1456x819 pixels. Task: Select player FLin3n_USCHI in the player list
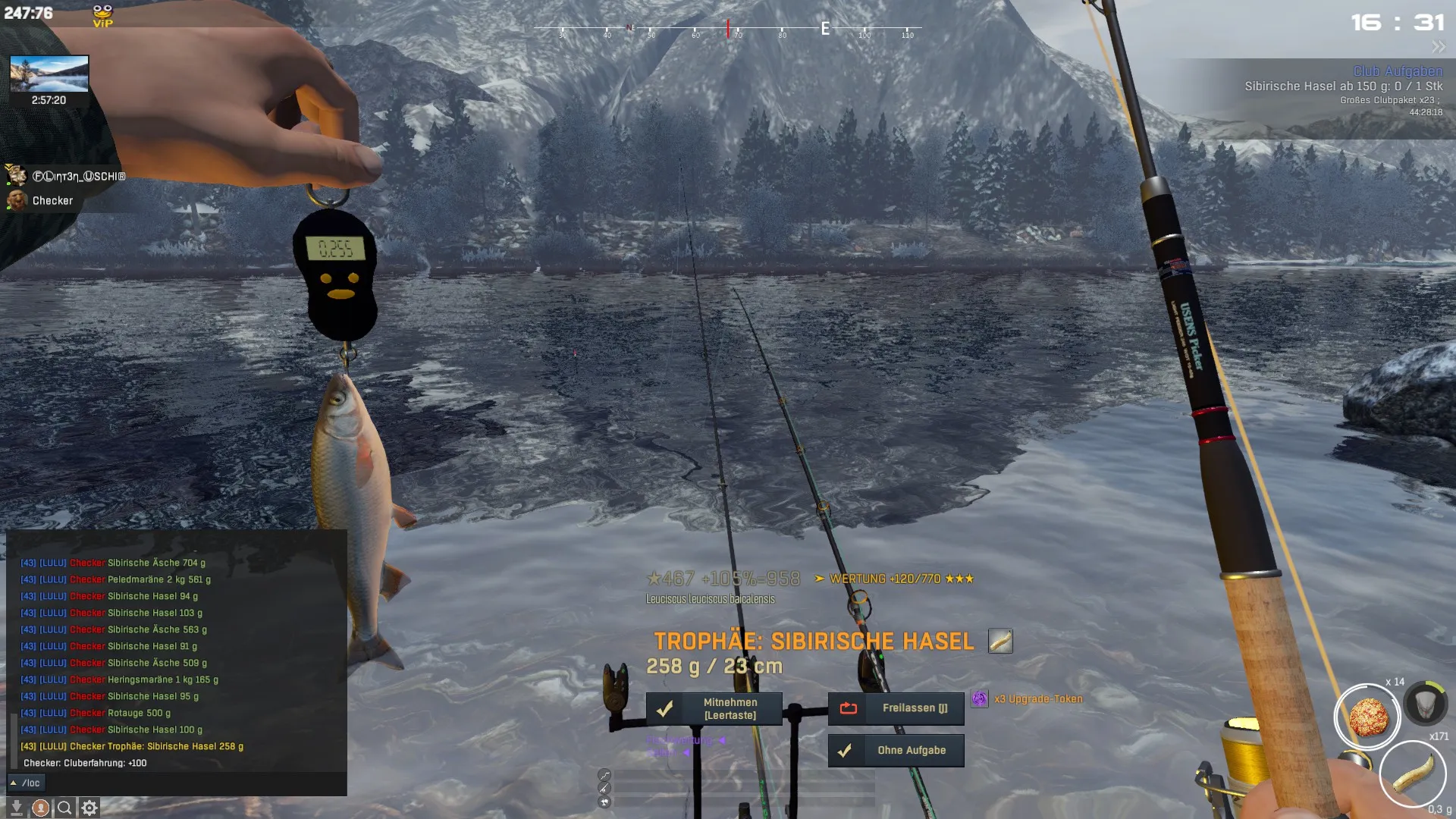tap(78, 177)
